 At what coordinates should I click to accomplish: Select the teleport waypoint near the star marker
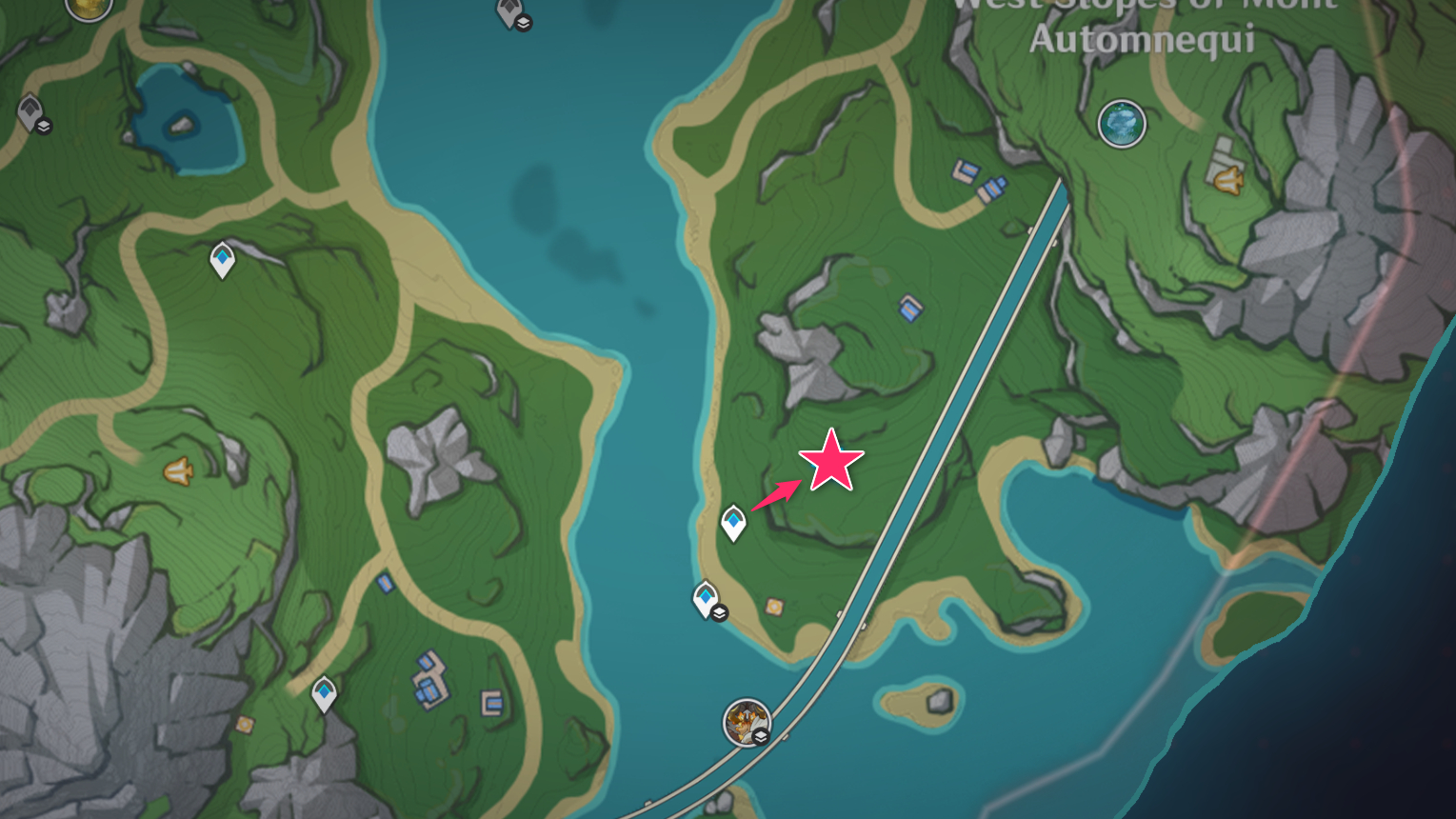coord(734,519)
